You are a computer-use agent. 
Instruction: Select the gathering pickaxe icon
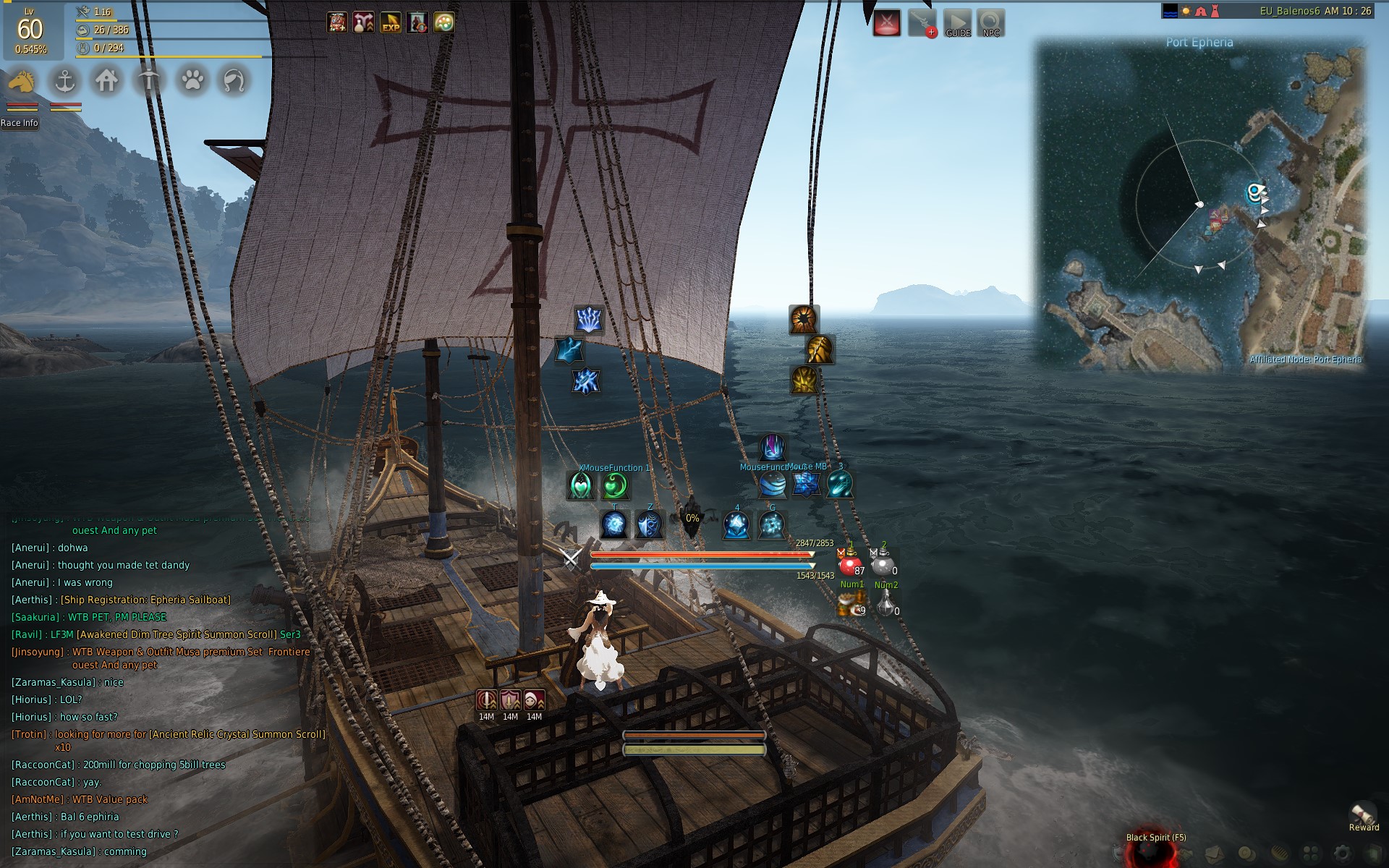click(x=148, y=81)
